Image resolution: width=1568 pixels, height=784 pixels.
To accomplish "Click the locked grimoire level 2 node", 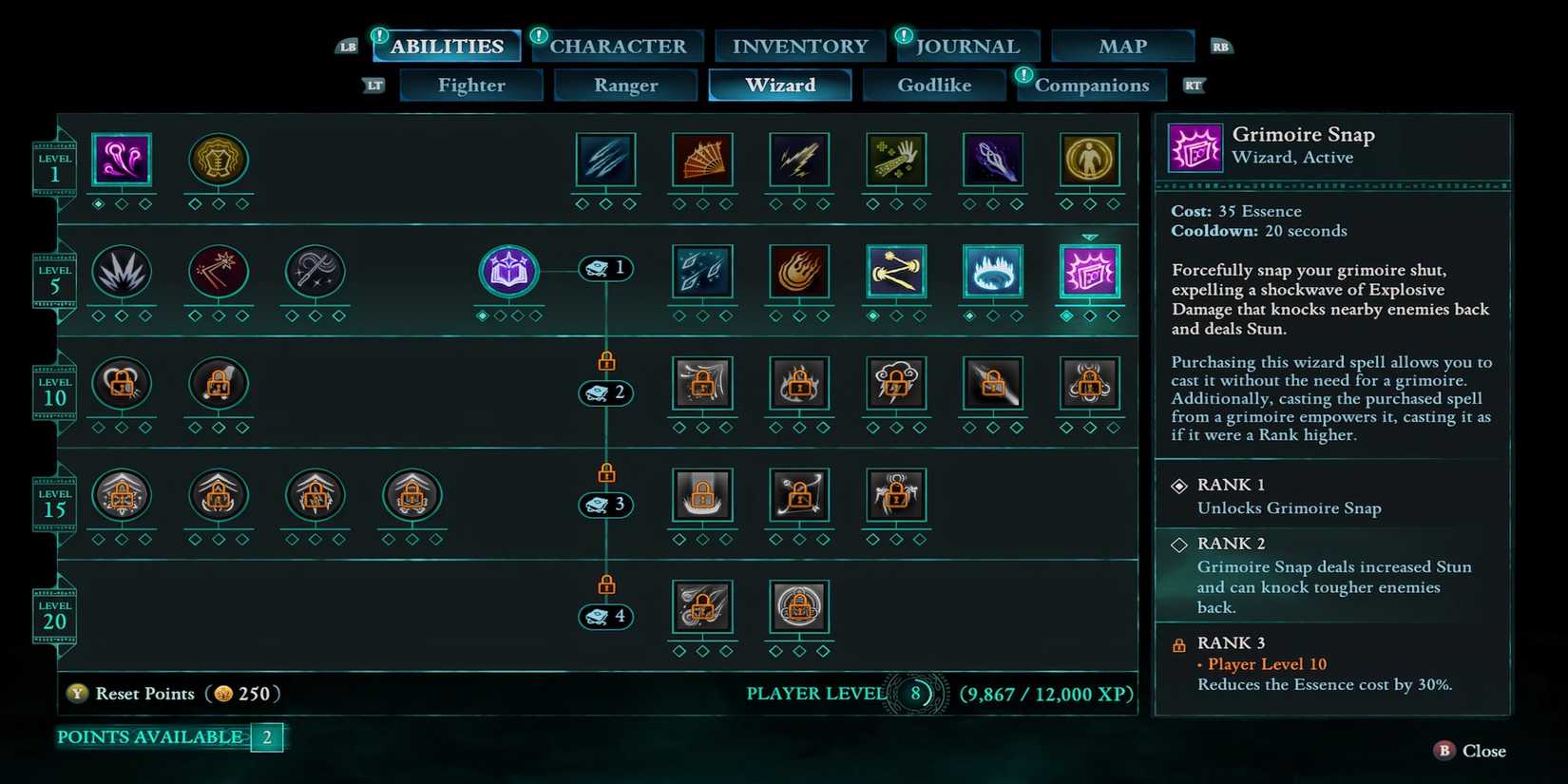I will (x=605, y=392).
